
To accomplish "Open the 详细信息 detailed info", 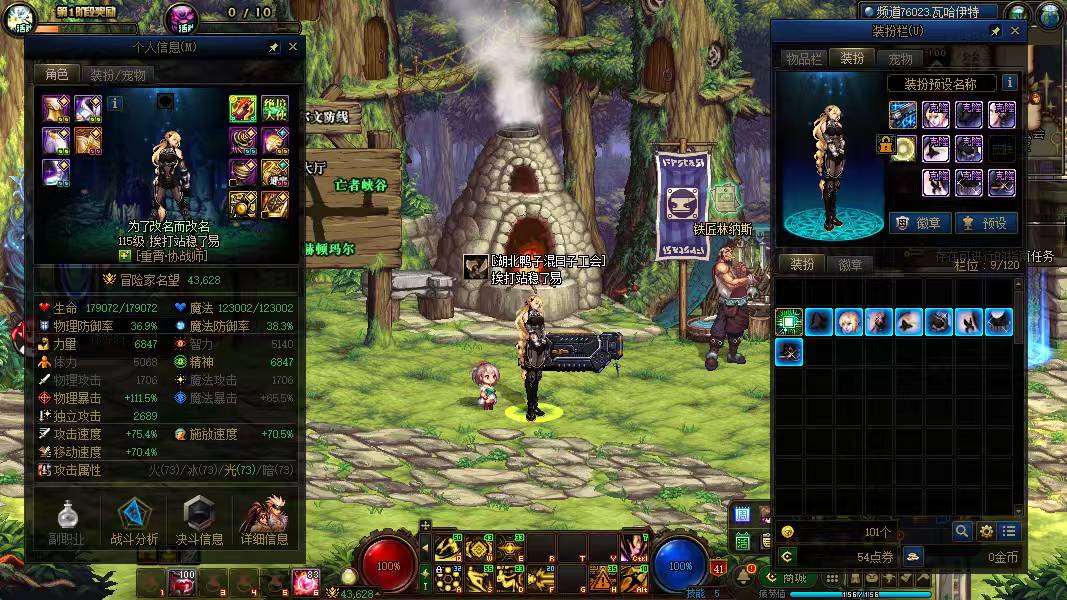I will tap(264, 521).
